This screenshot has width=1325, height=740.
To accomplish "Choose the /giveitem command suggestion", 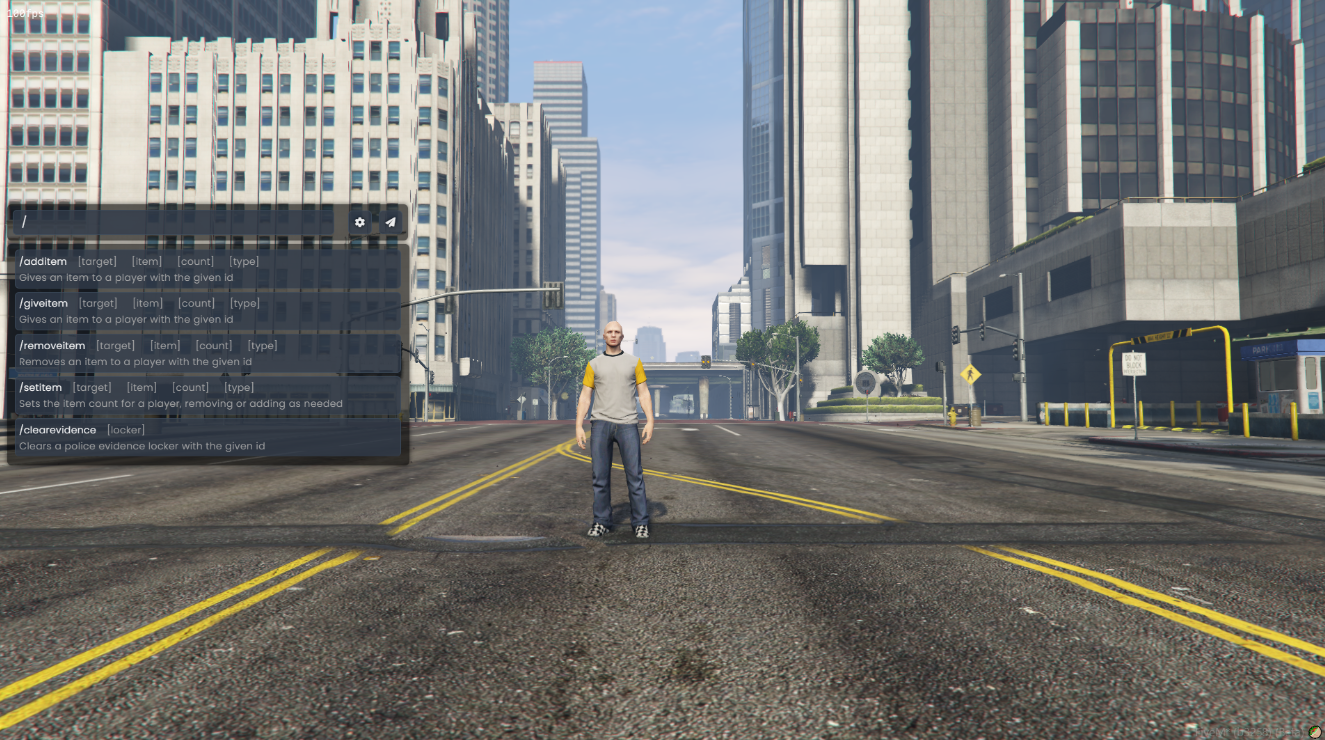I will [206, 311].
